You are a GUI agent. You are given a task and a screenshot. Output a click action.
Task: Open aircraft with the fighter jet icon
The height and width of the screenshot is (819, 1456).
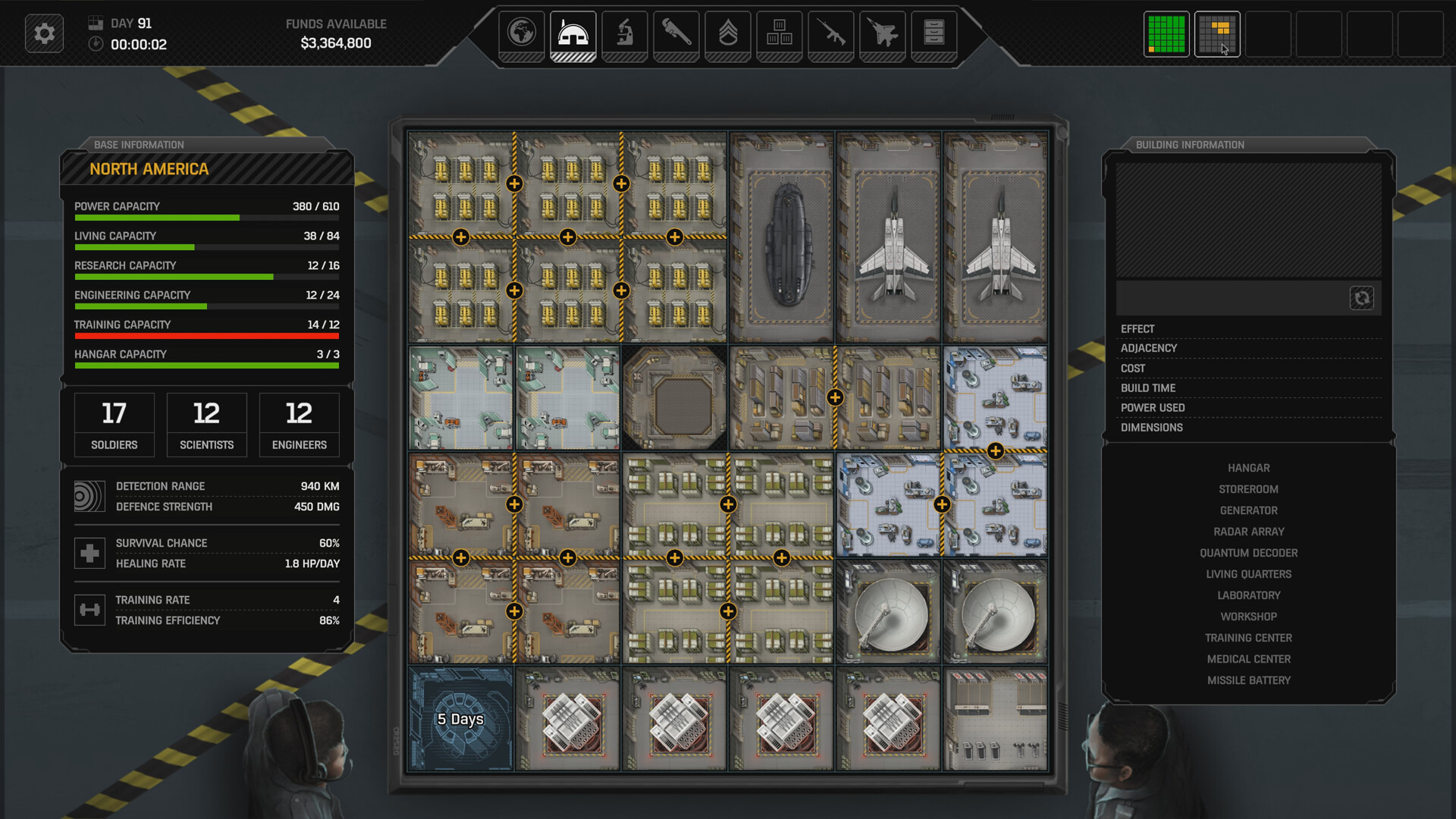coord(882,33)
